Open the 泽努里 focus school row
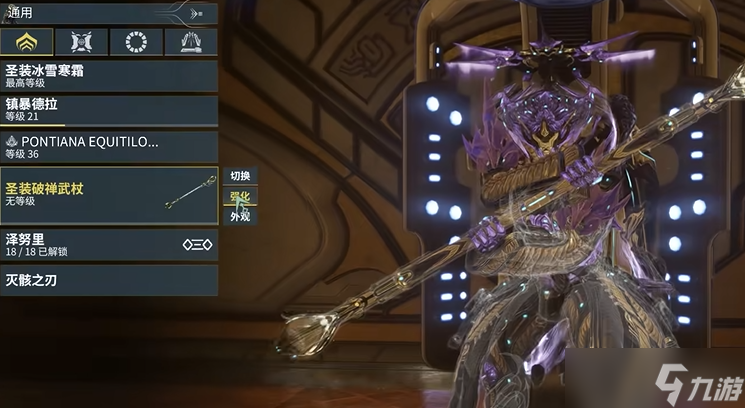745x408 pixels. click(109, 244)
